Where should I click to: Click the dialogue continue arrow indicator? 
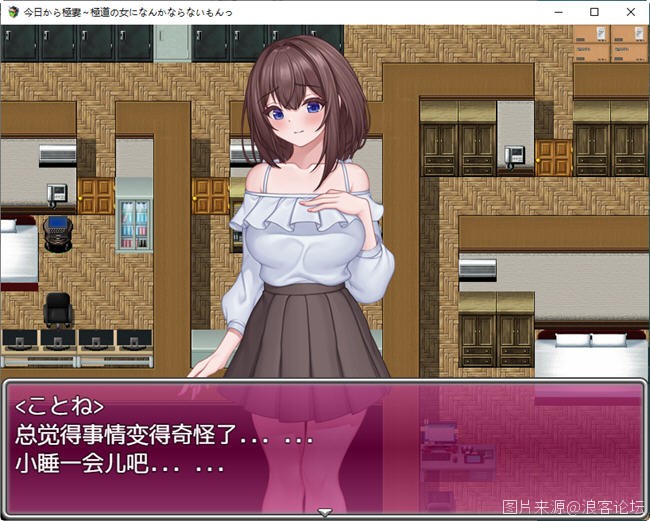(x=324, y=512)
